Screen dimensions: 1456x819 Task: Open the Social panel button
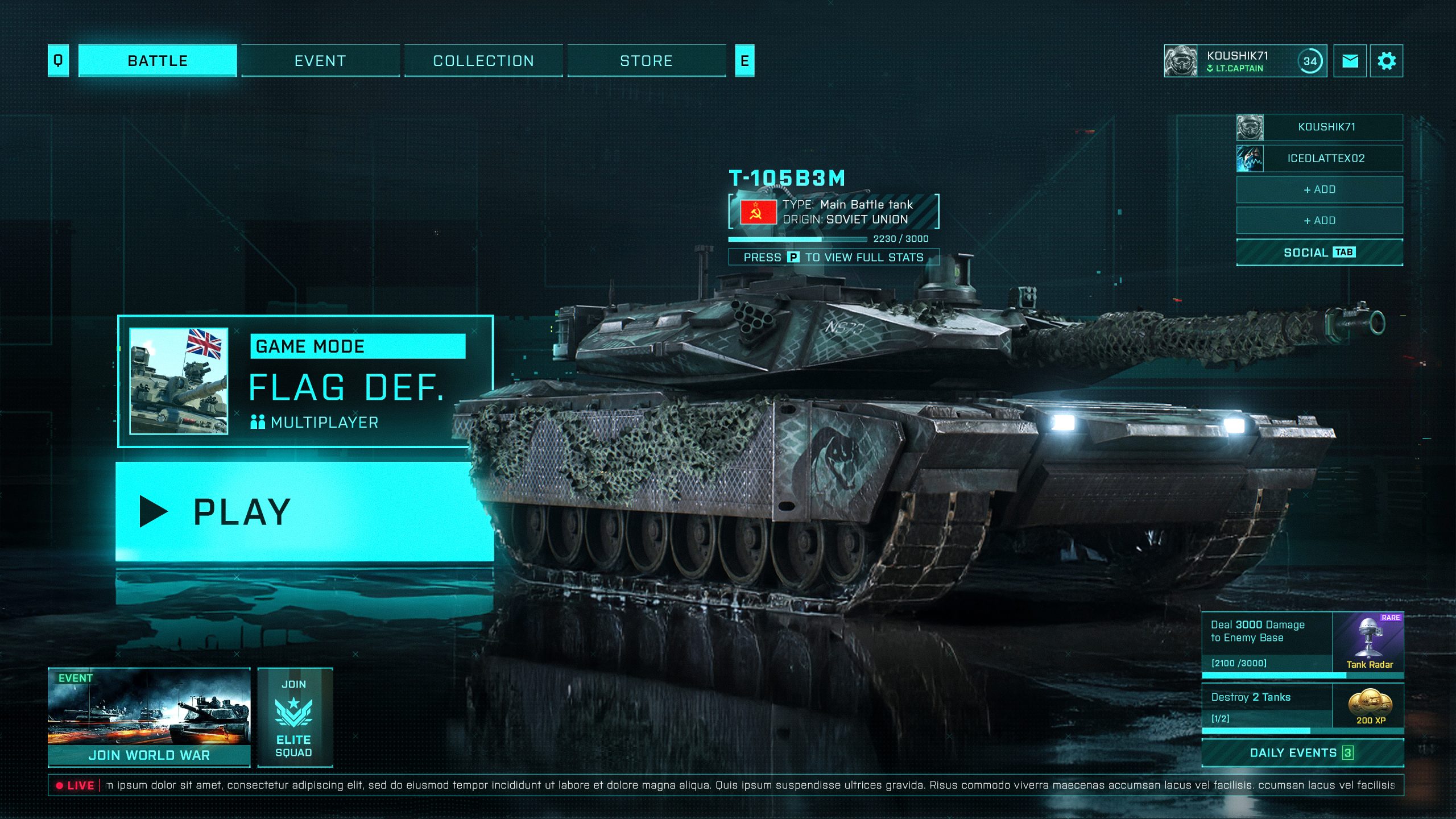1319,253
